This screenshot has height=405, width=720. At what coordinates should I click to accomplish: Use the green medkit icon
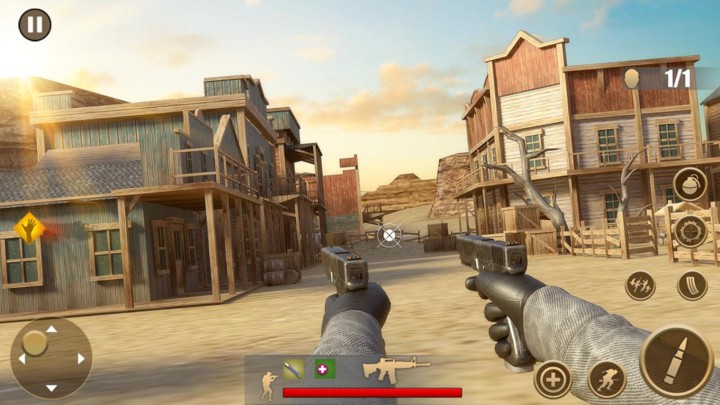click(325, 369)
